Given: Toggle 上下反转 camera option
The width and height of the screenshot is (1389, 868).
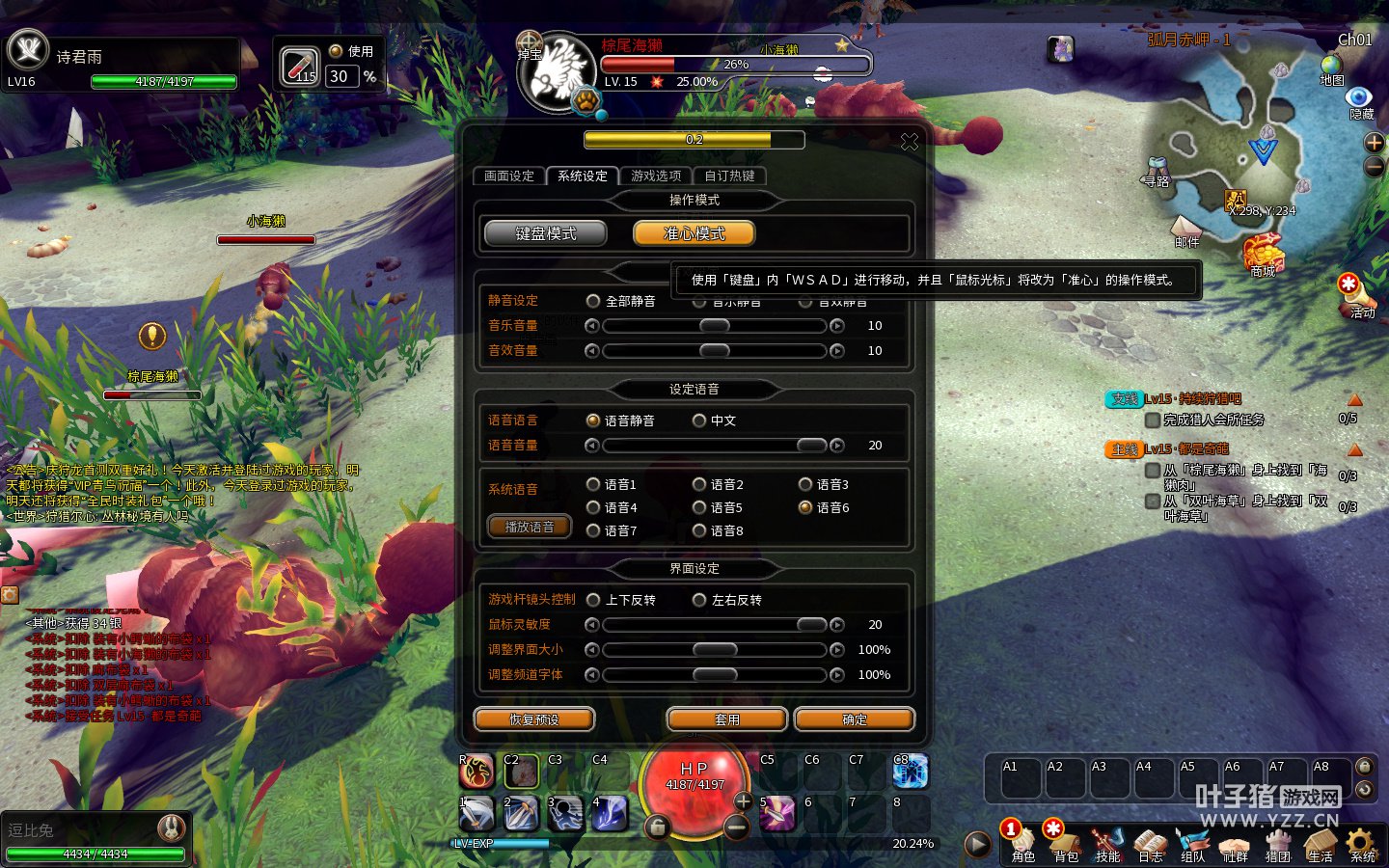Looking at the screenshot, I should coord(593,600).
